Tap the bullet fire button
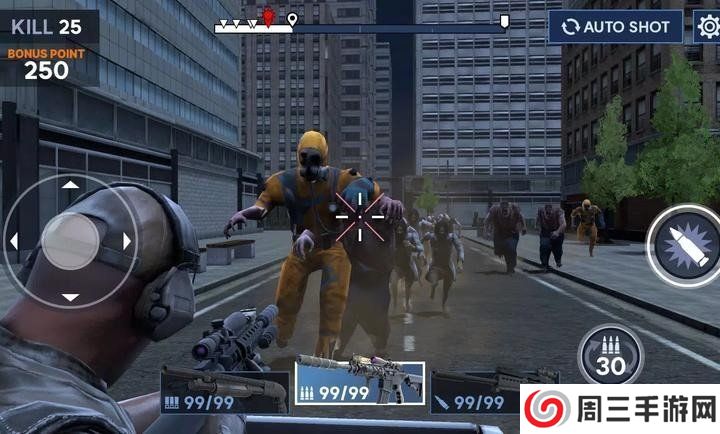 [x=682, y=245]
